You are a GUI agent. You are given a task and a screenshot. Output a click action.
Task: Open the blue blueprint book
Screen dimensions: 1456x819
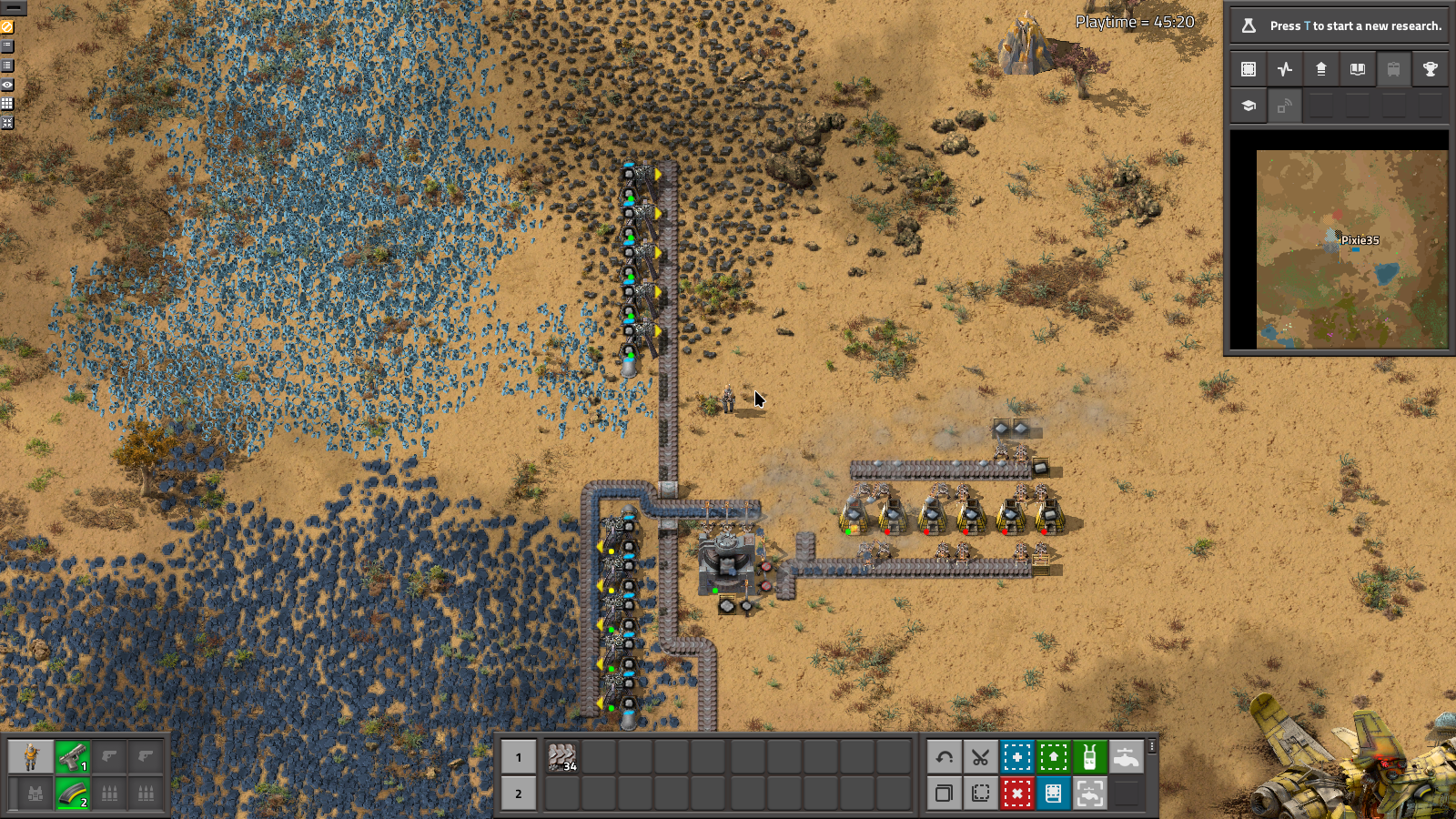1053,794
